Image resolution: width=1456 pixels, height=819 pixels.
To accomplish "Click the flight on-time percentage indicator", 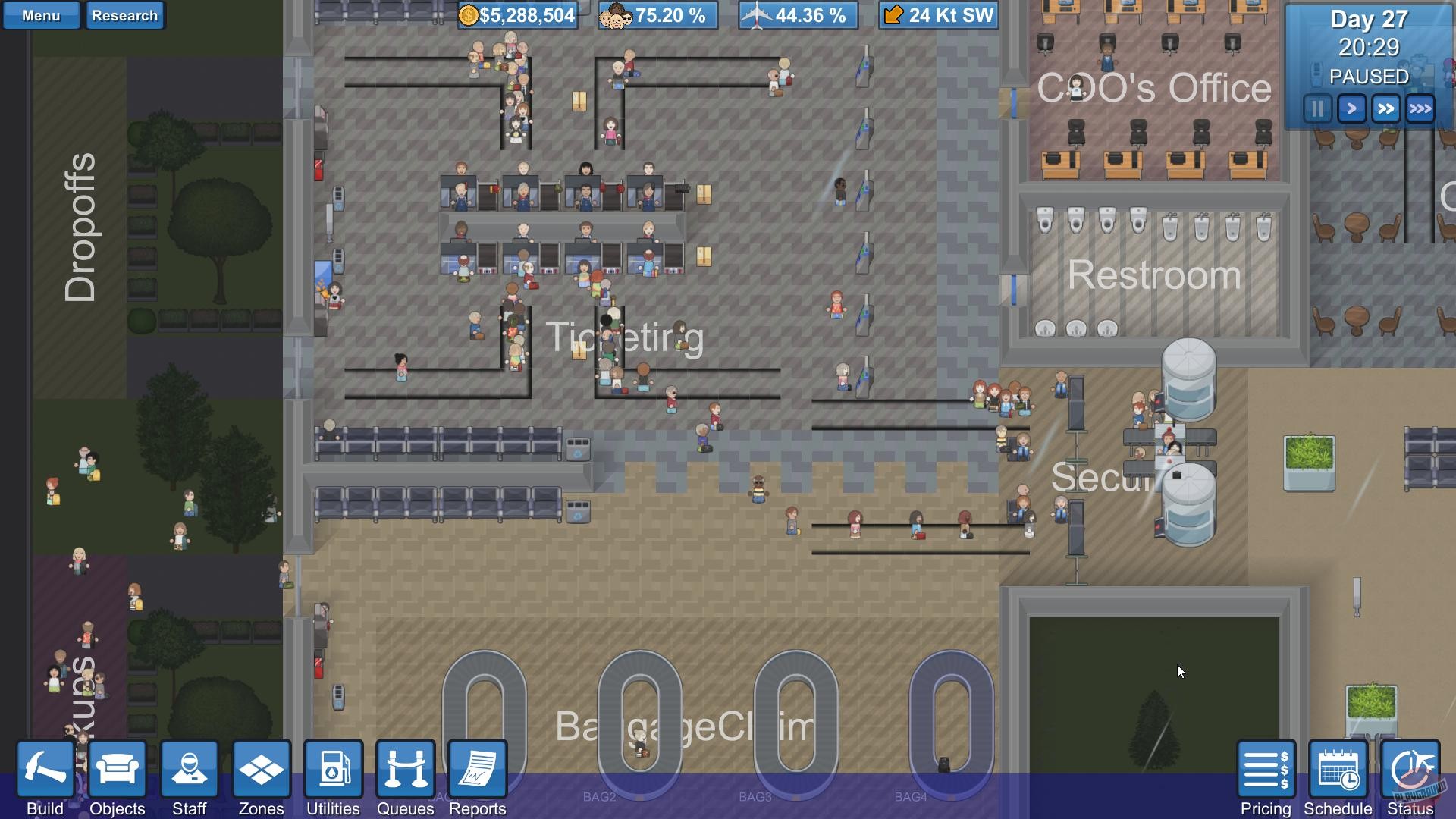I will pyautogui.click(x=798, y=14).
